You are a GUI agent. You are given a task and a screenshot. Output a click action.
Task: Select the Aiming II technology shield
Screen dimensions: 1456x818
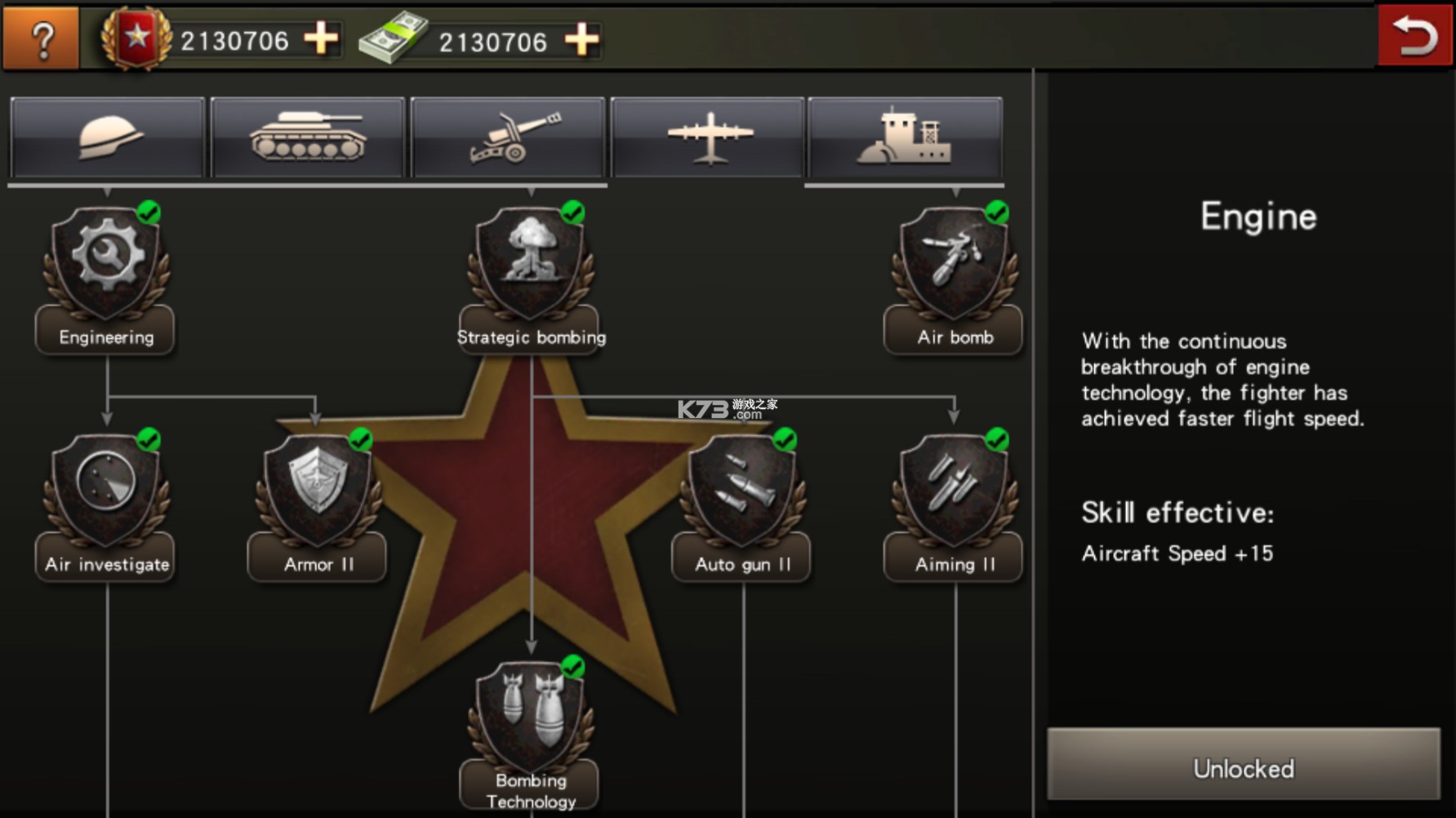point(952,490)
